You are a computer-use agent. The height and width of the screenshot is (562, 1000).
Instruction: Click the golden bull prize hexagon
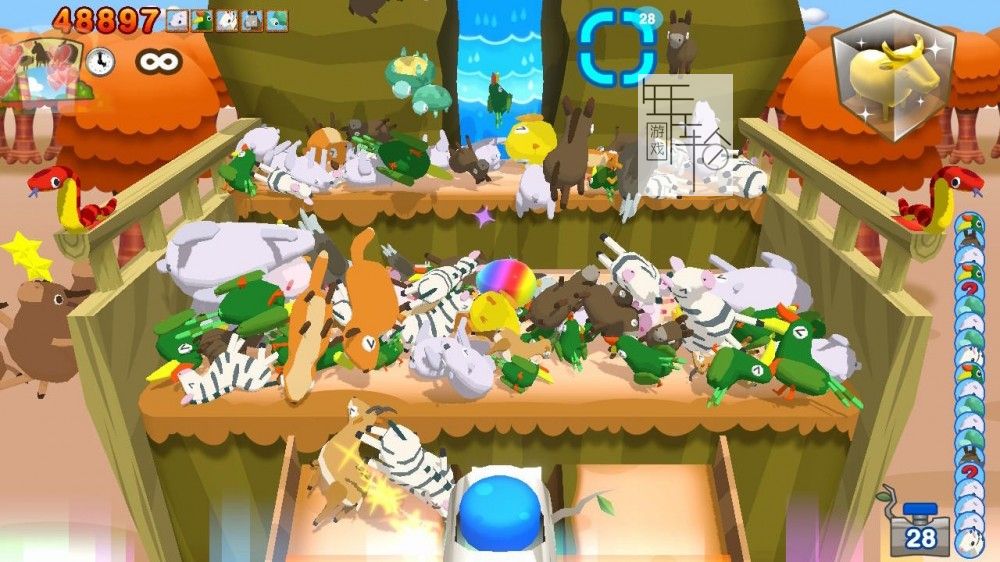tap(892, 73)
